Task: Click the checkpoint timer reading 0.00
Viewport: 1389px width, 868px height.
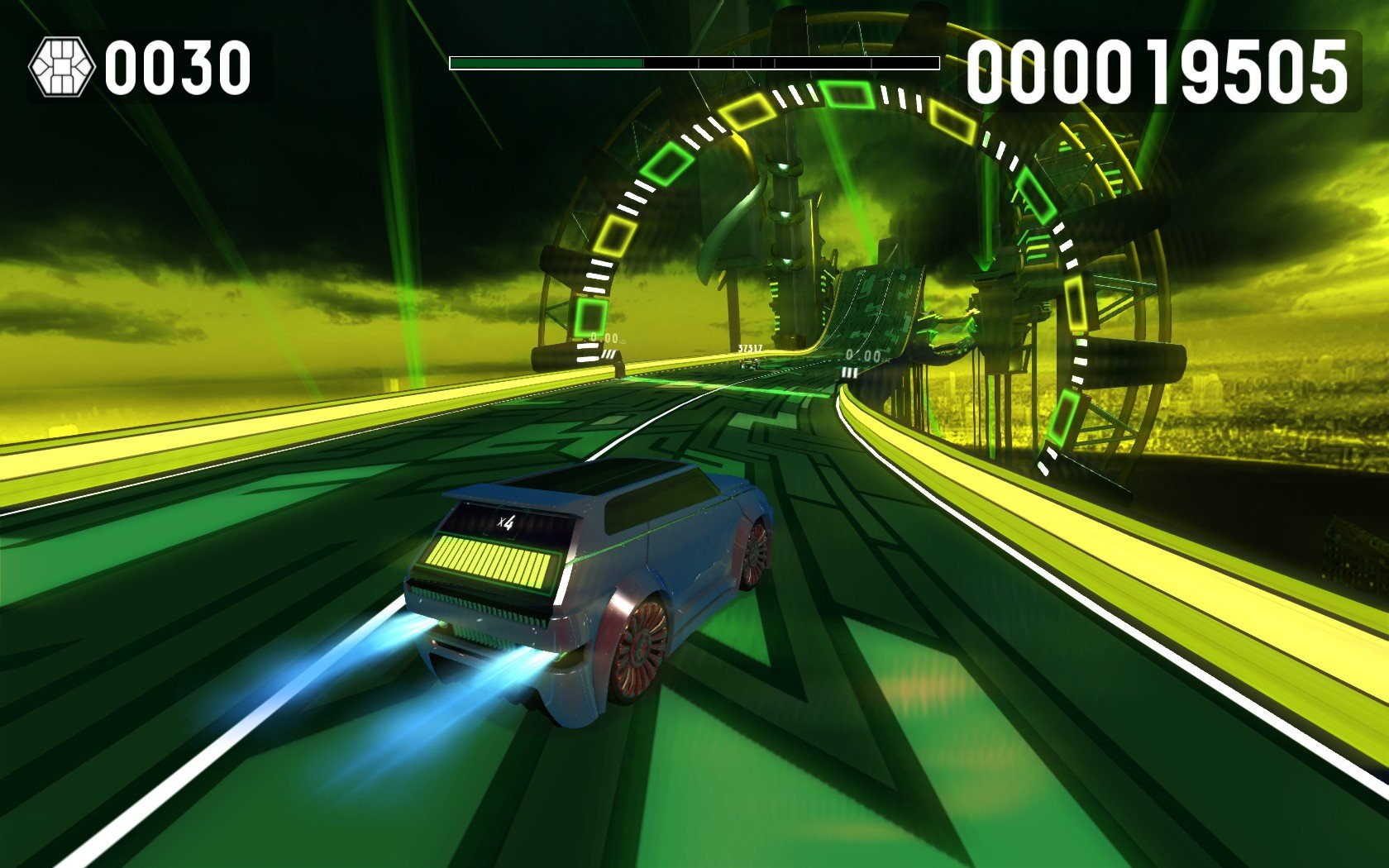Action: [x=604, y=336]
